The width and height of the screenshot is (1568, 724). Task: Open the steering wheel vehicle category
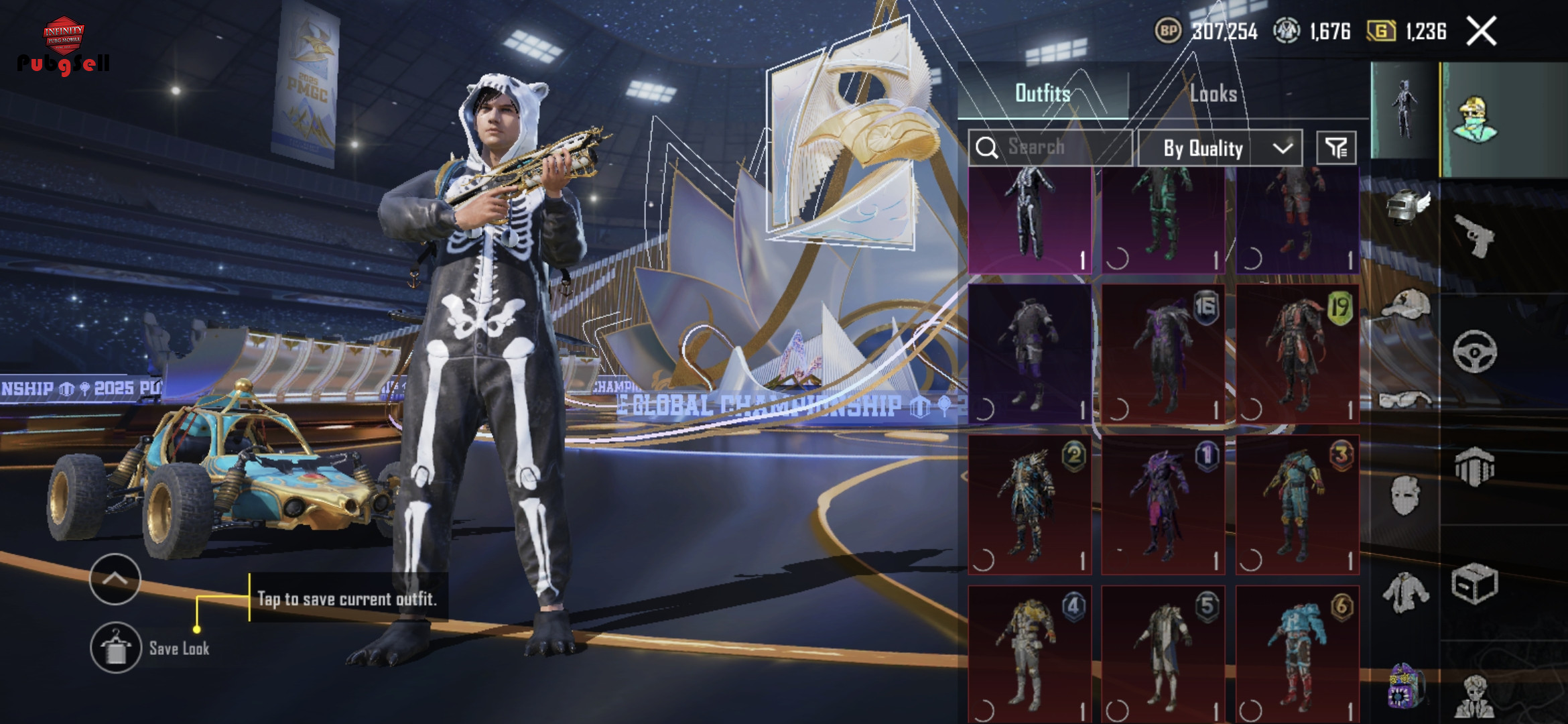(1474, 351)
